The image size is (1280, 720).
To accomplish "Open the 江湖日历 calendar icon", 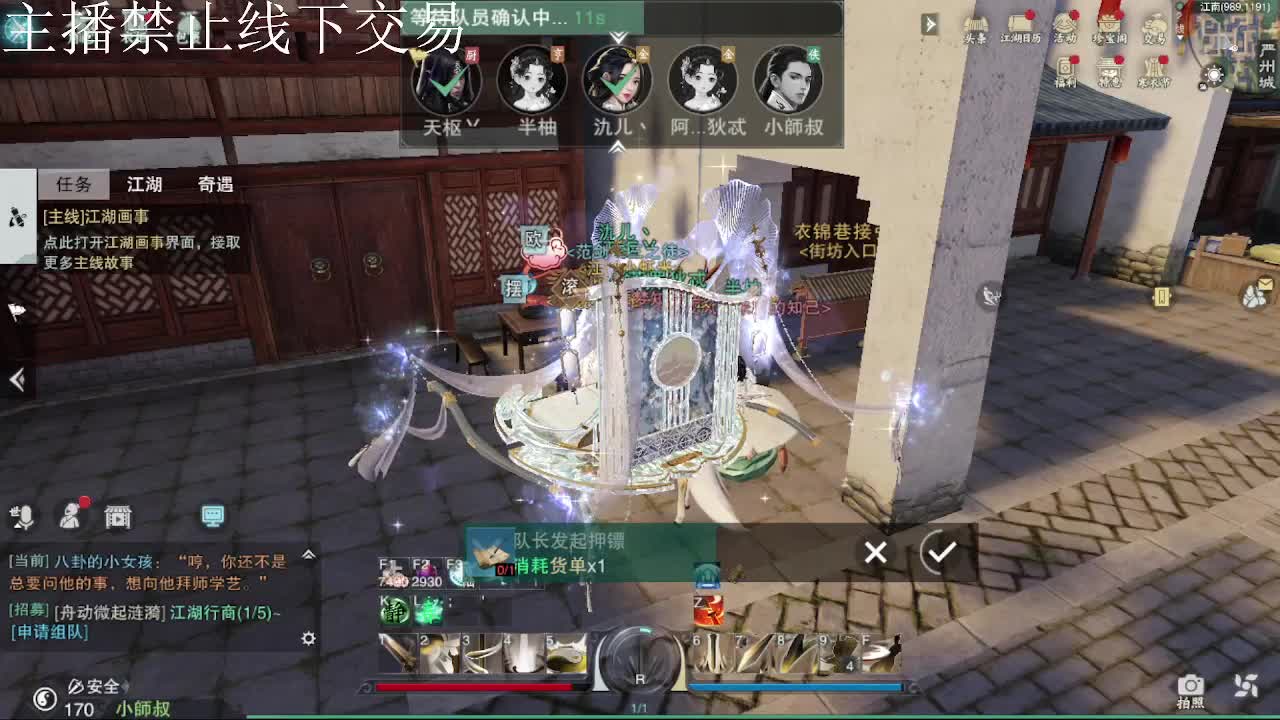I will click(x=1018, y=22).
